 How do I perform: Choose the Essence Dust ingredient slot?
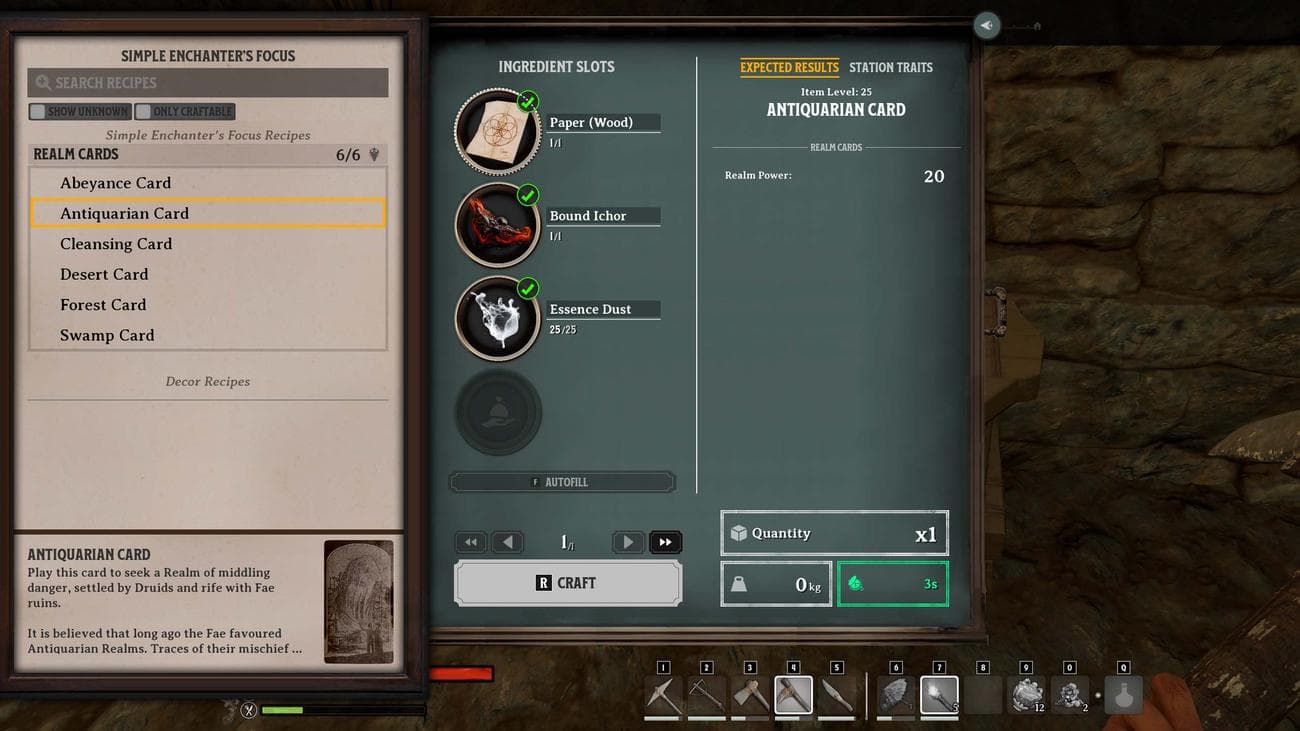pos(498,318)
